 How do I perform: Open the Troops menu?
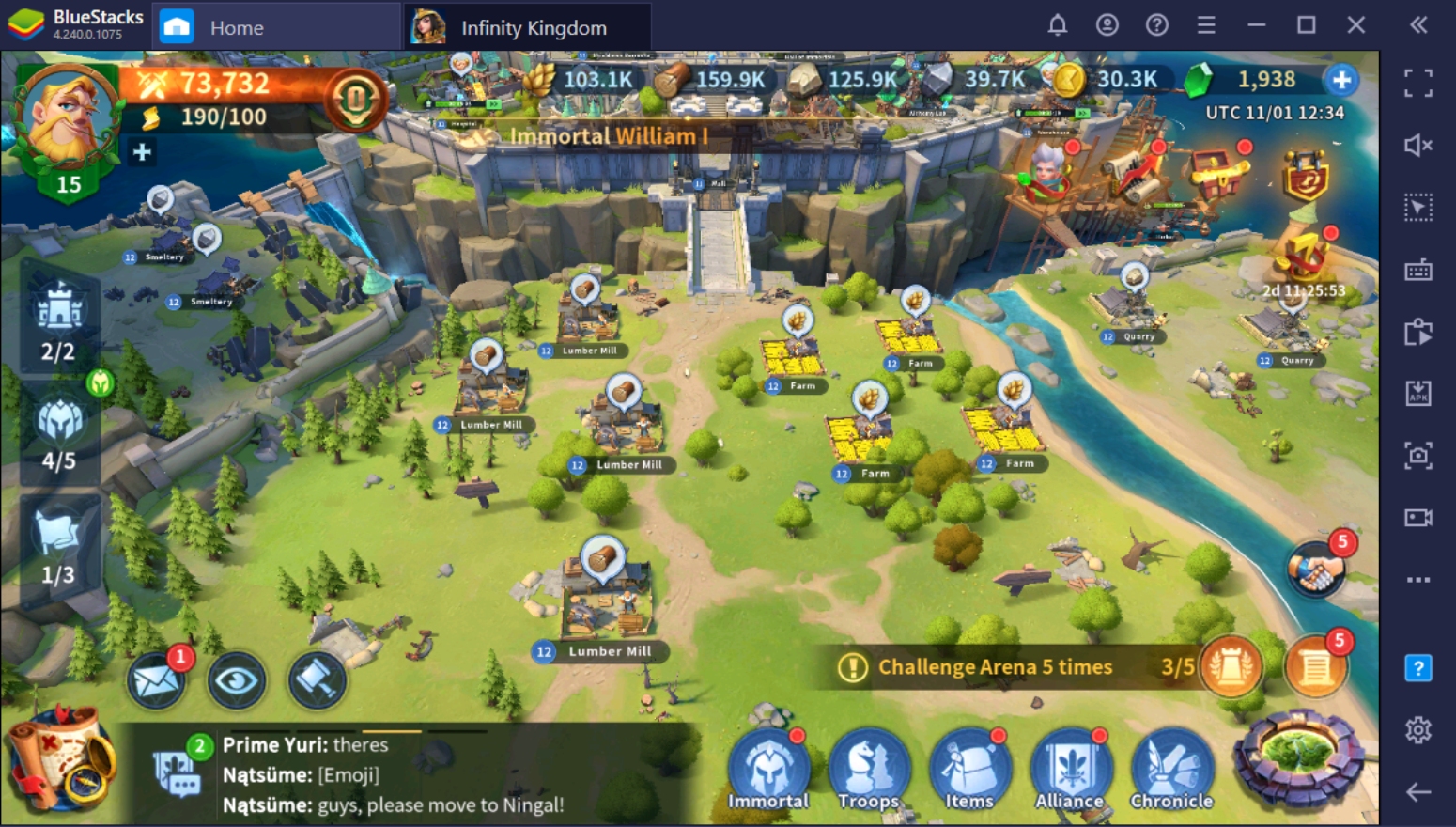tap(869, 771)
